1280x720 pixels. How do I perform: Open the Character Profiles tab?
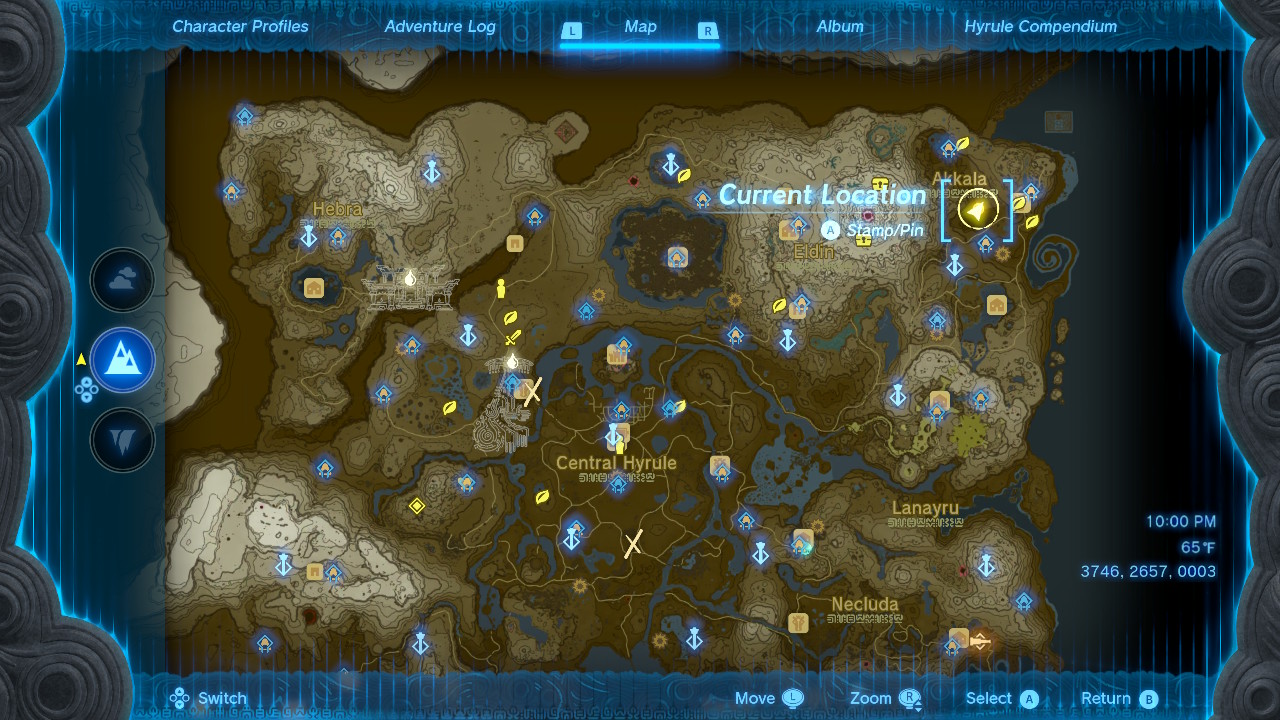coord(239,27)
